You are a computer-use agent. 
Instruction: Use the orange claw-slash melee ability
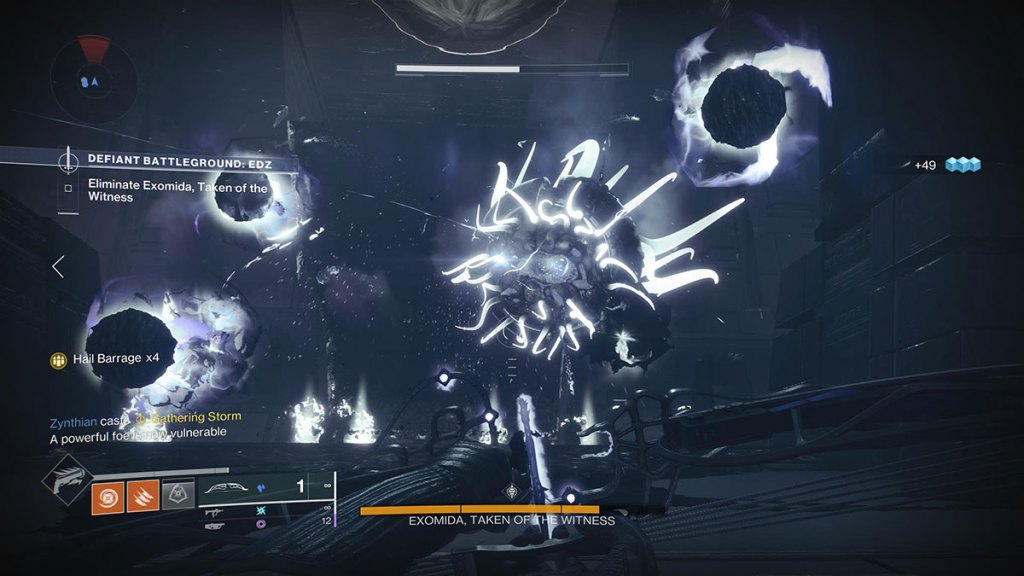coord(142,497)
